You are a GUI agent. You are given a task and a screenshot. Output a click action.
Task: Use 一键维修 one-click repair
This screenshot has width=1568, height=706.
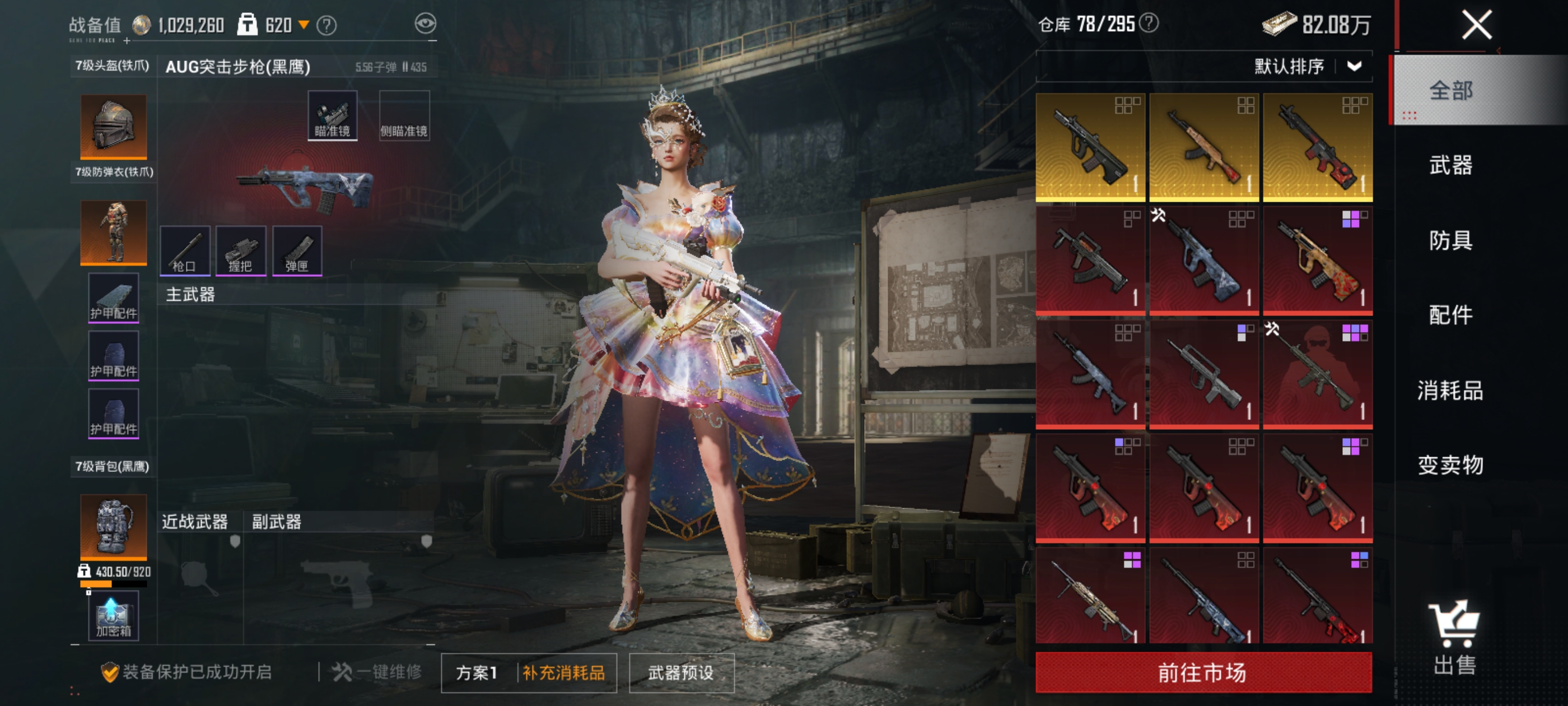pos(377,672)
